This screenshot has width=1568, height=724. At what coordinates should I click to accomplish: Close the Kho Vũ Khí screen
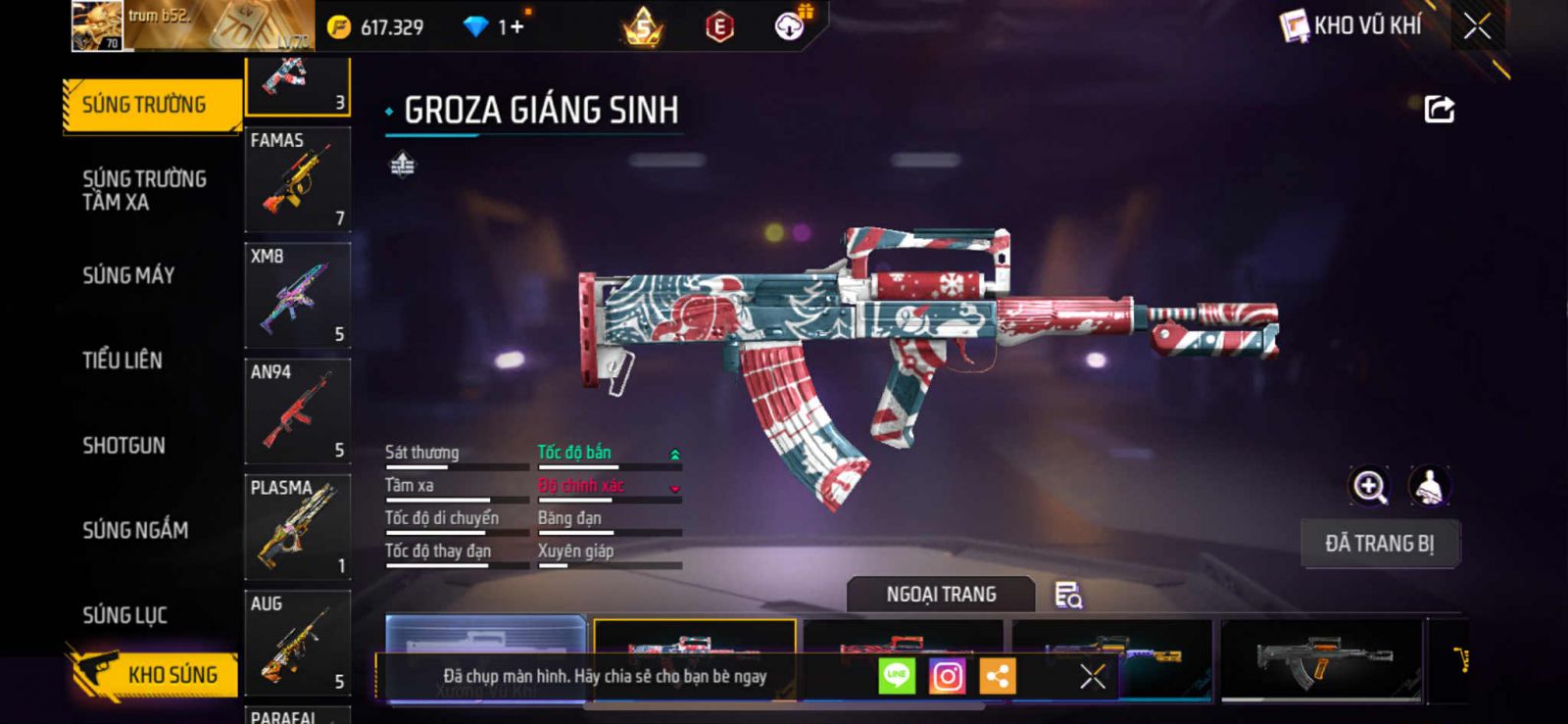click(1477, 26)
